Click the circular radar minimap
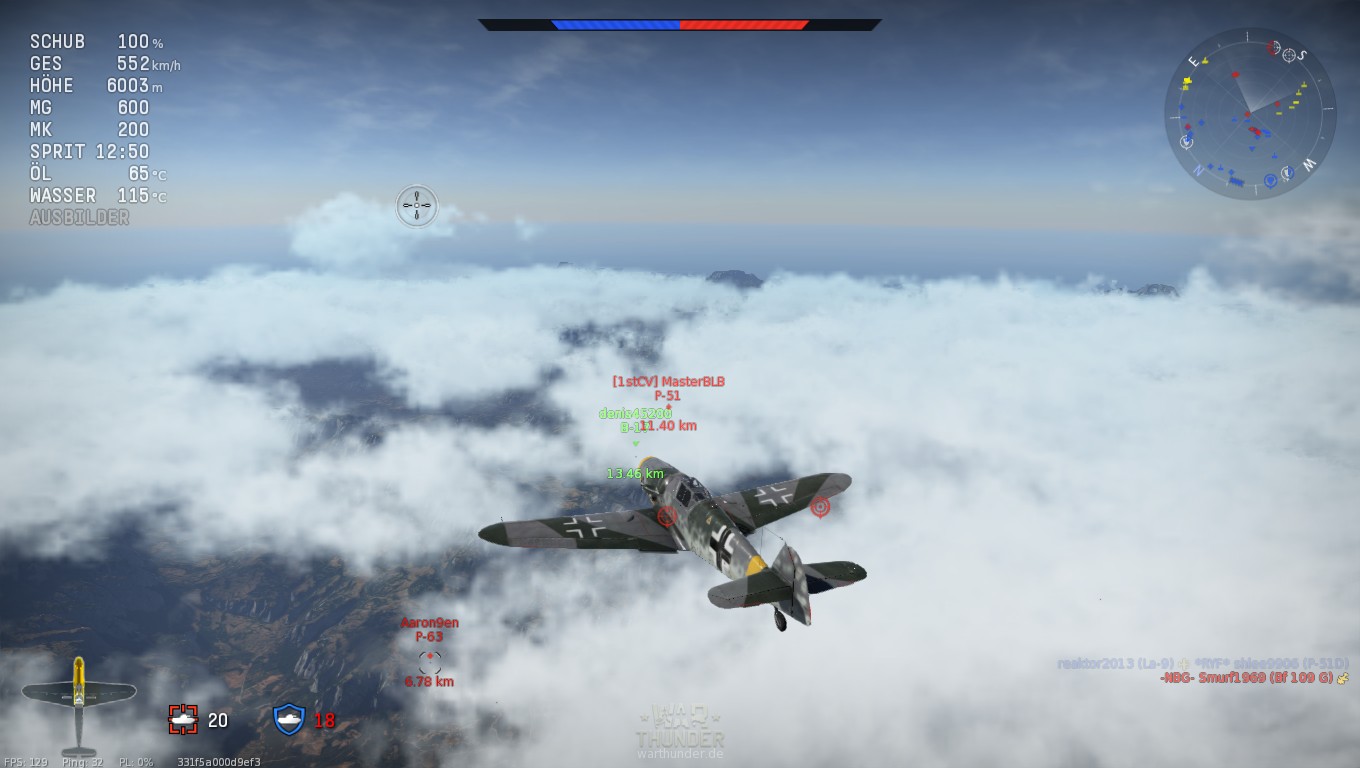Image resolution: width=1360 pixels, height=768 pixels. tap(1250, 113)
